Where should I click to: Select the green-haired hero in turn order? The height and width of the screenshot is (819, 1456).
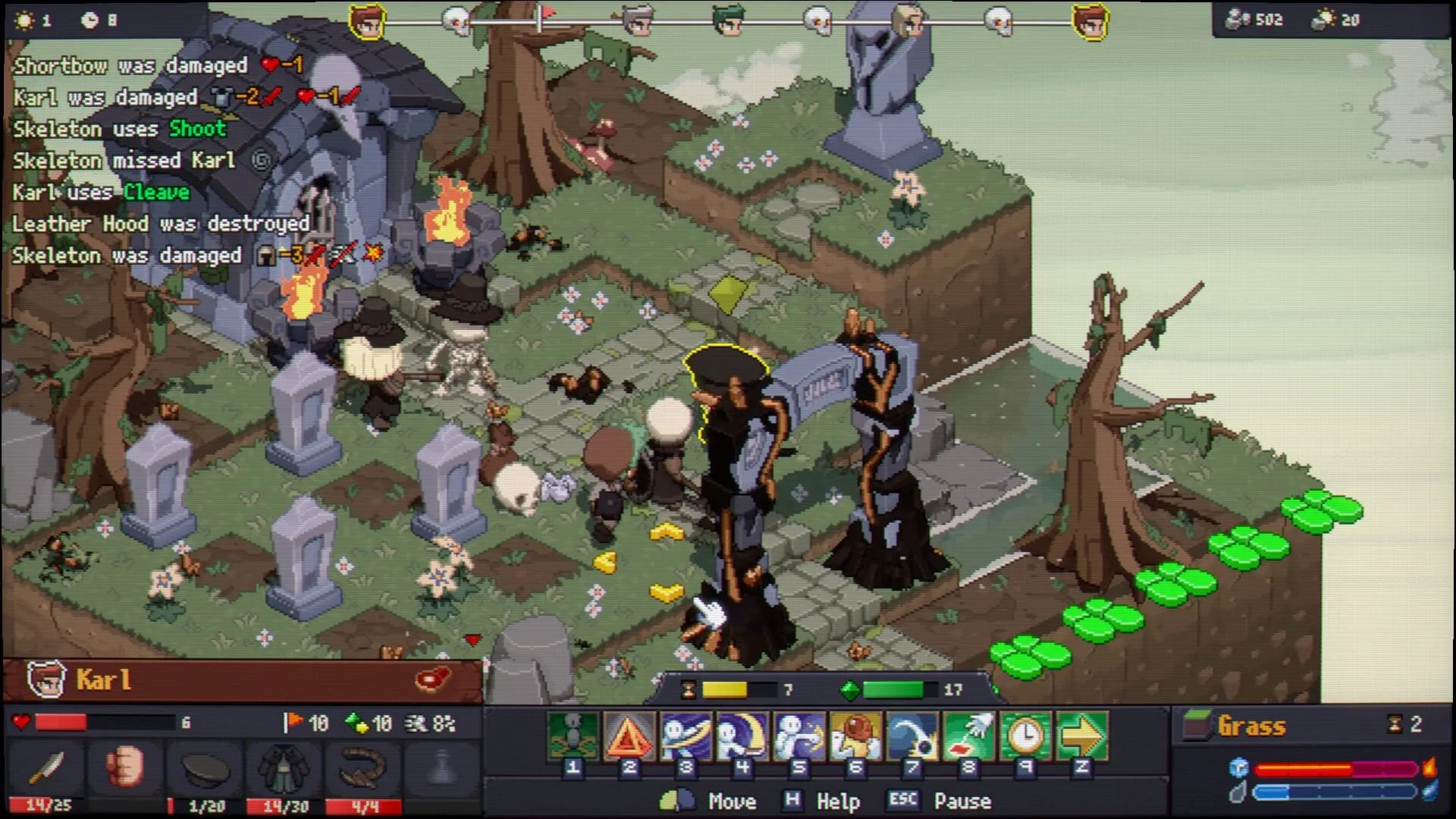[729, 20]
